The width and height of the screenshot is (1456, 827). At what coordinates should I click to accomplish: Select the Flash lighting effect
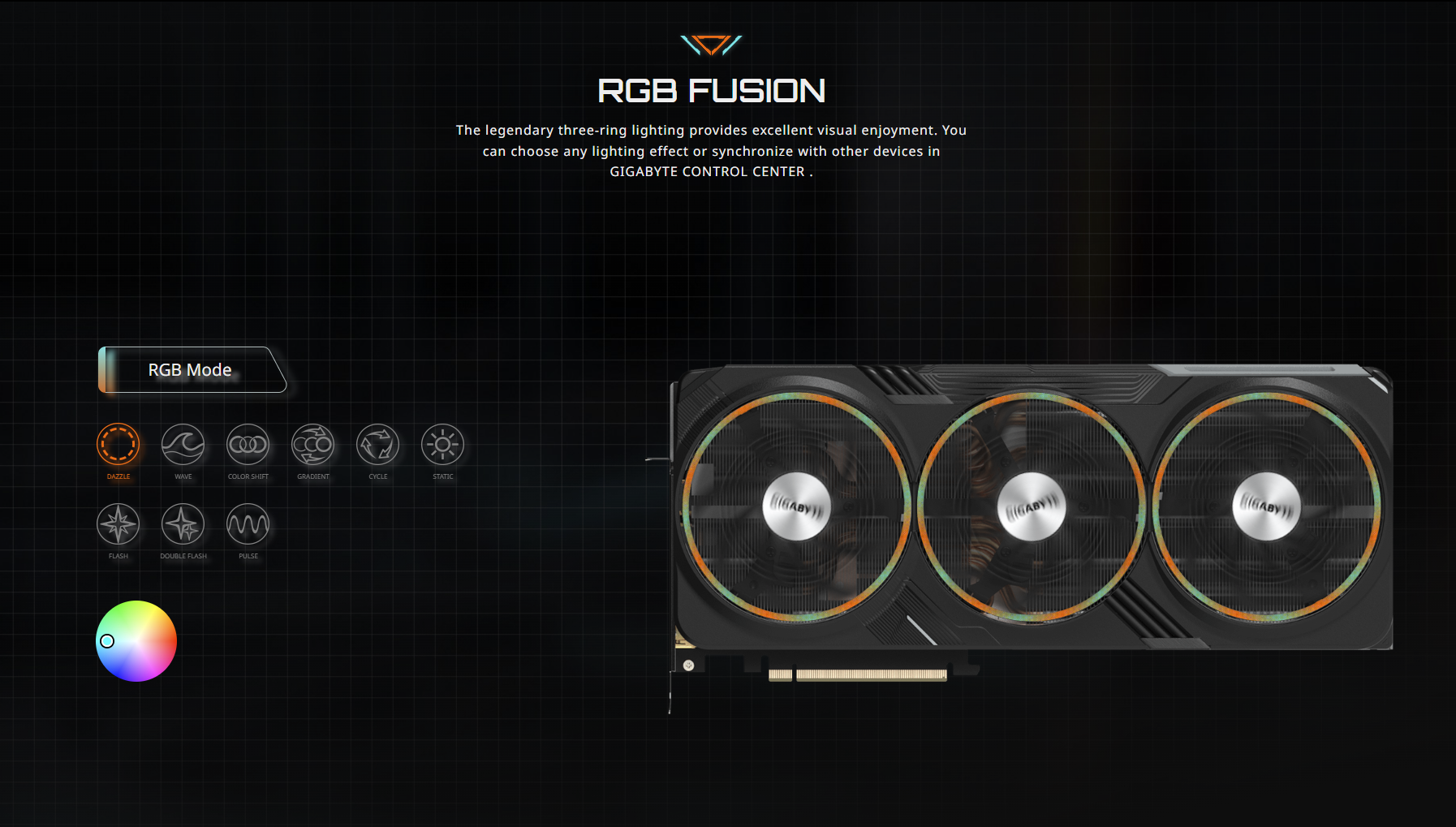(x=118, y=524)
